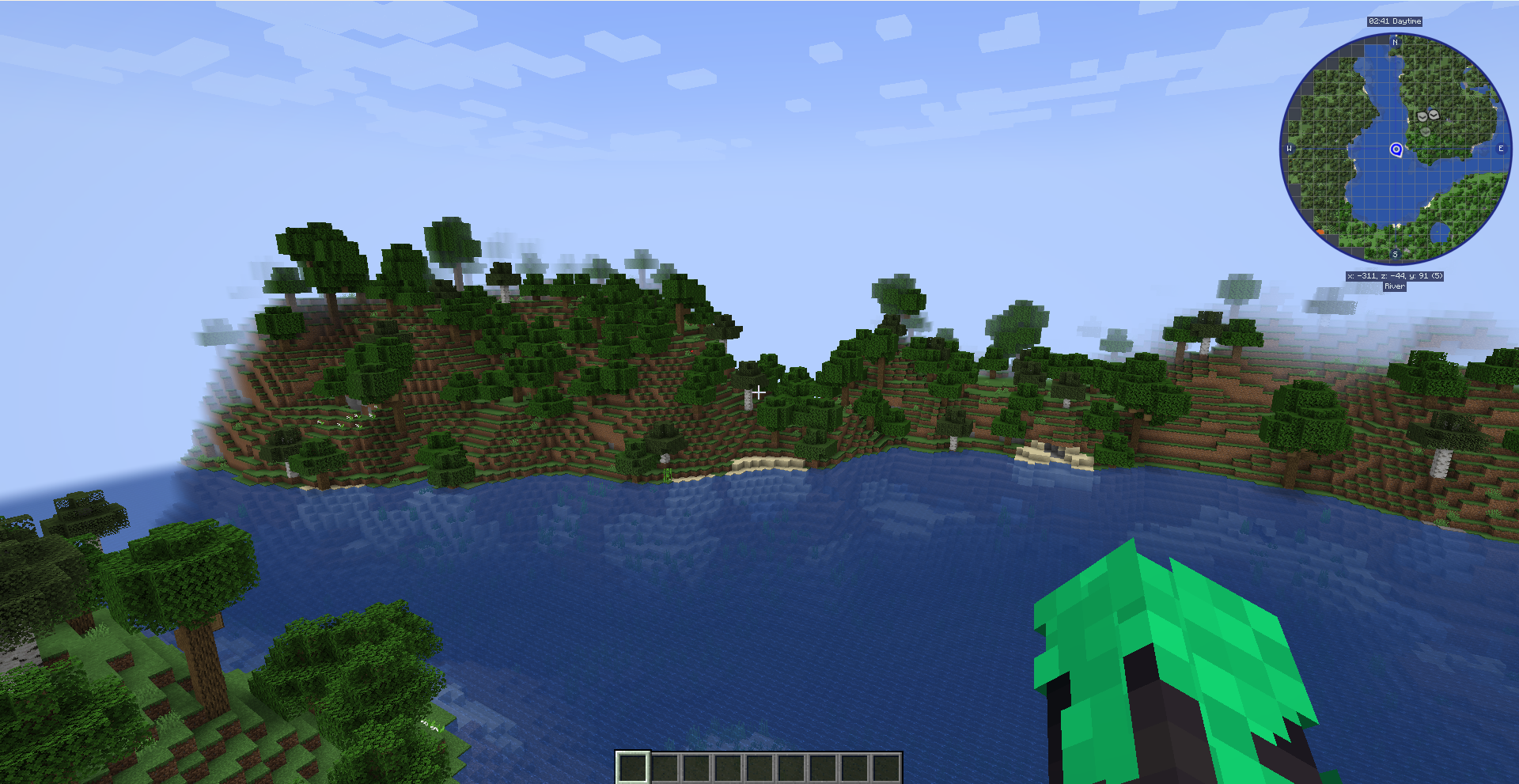
Task: Select the North indicator on the minimap
Action: [x=1395, y=43]
